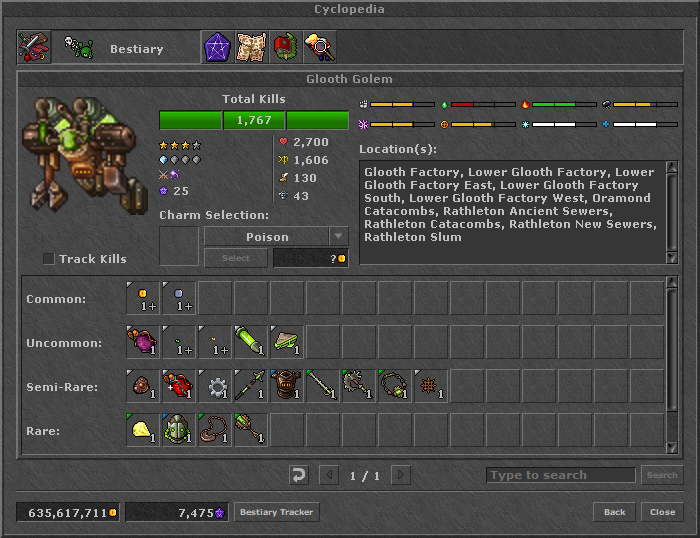
Task: Open the red-roofed Houses tab
Action: point(285,48)
